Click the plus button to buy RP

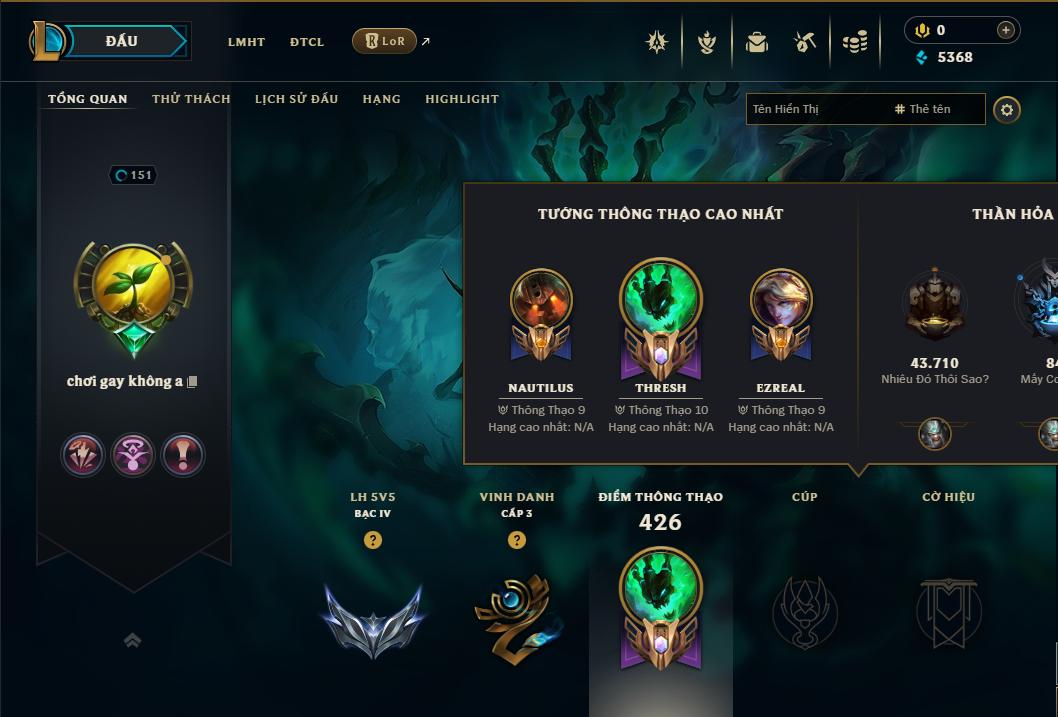[x=1005, y=30]
